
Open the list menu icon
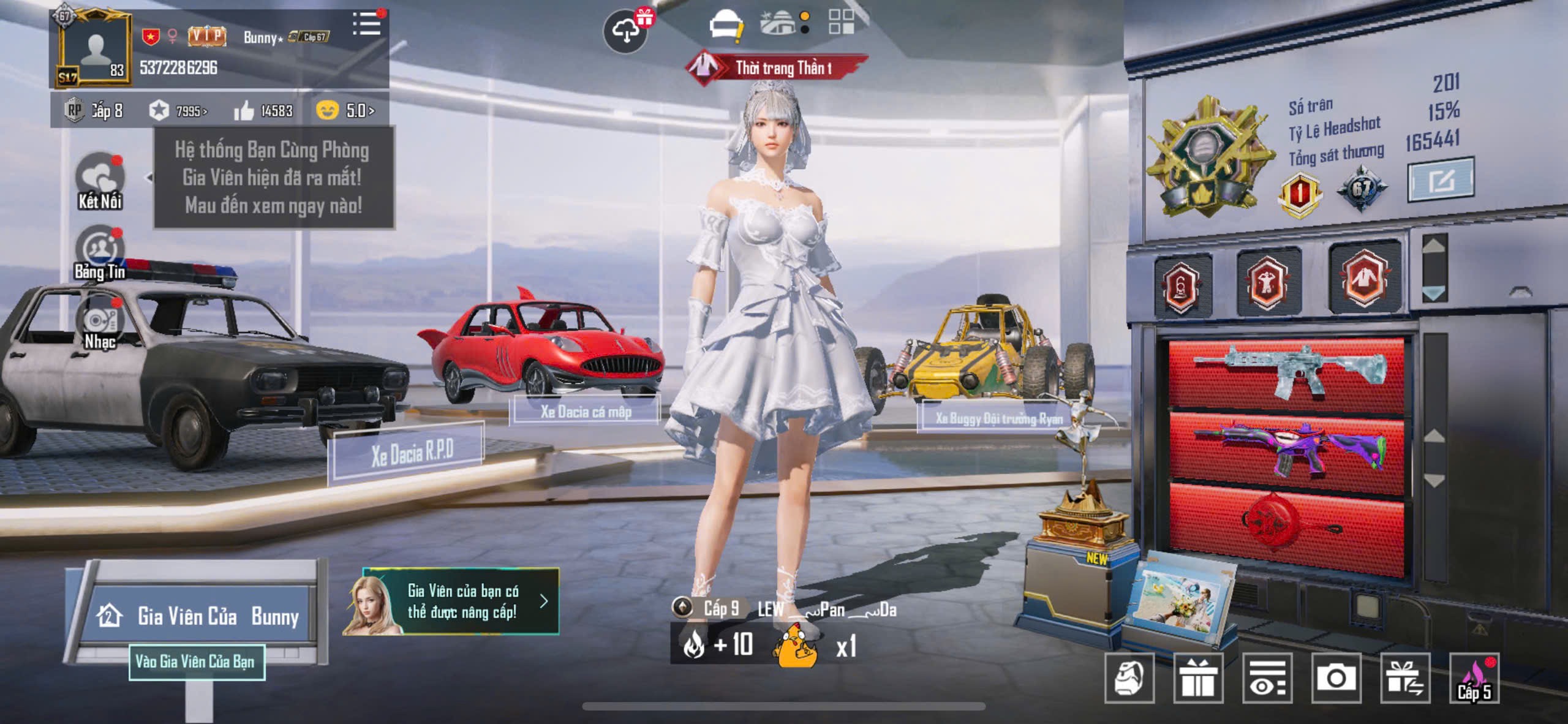[367, 25]
